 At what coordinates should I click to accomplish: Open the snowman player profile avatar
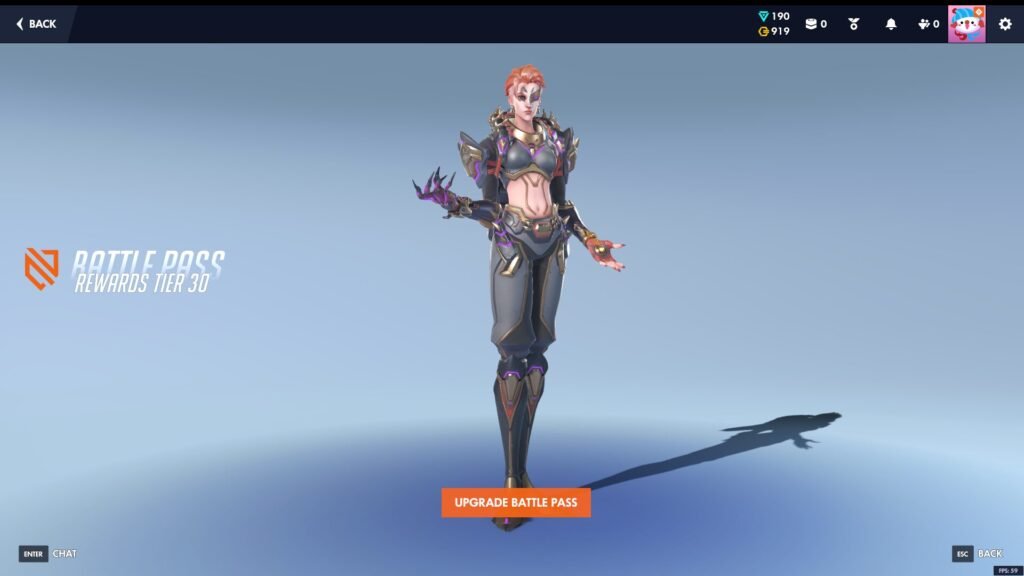[966, 24]
